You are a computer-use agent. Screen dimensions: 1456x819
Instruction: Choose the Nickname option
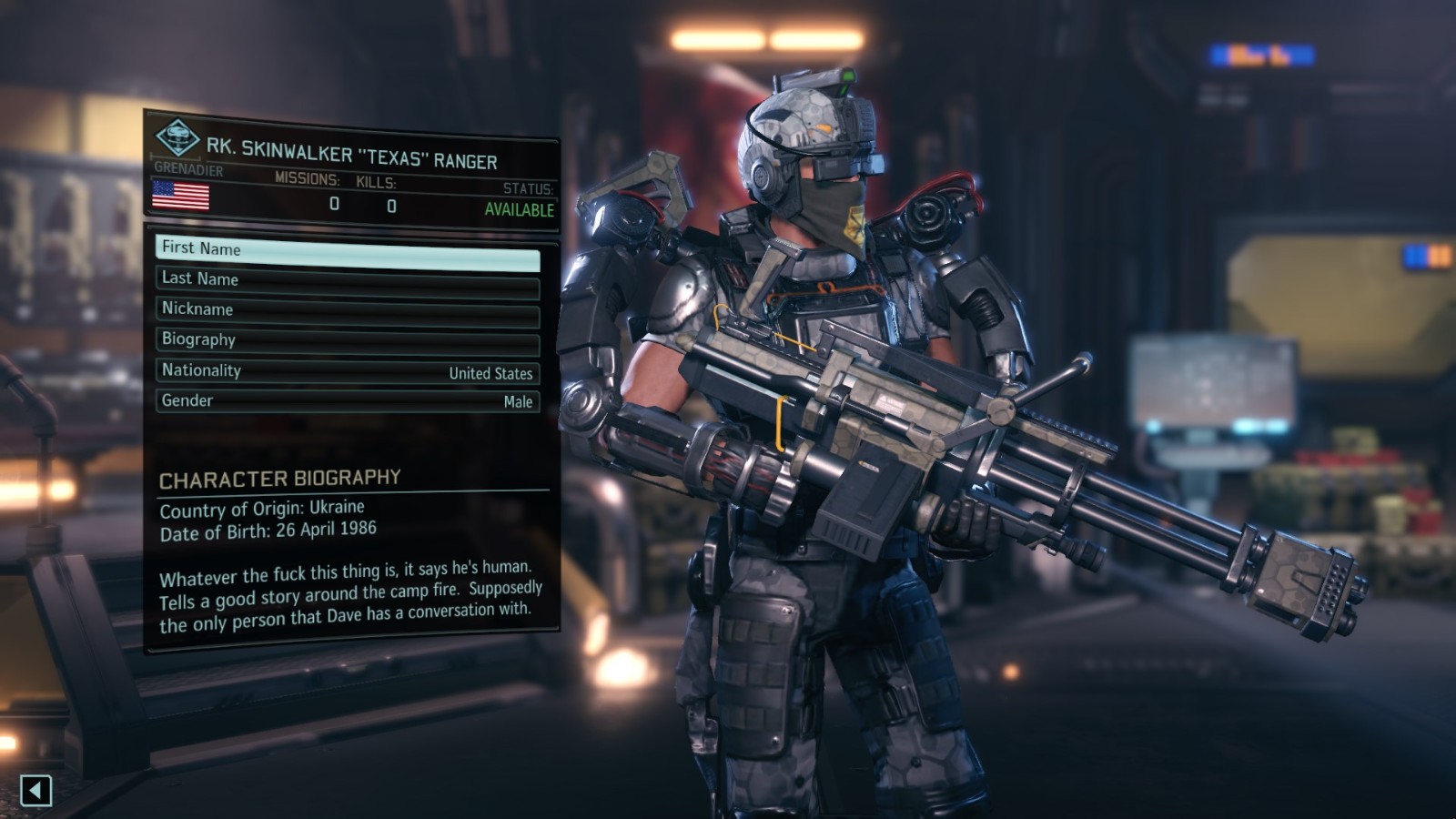click(348, 312)
